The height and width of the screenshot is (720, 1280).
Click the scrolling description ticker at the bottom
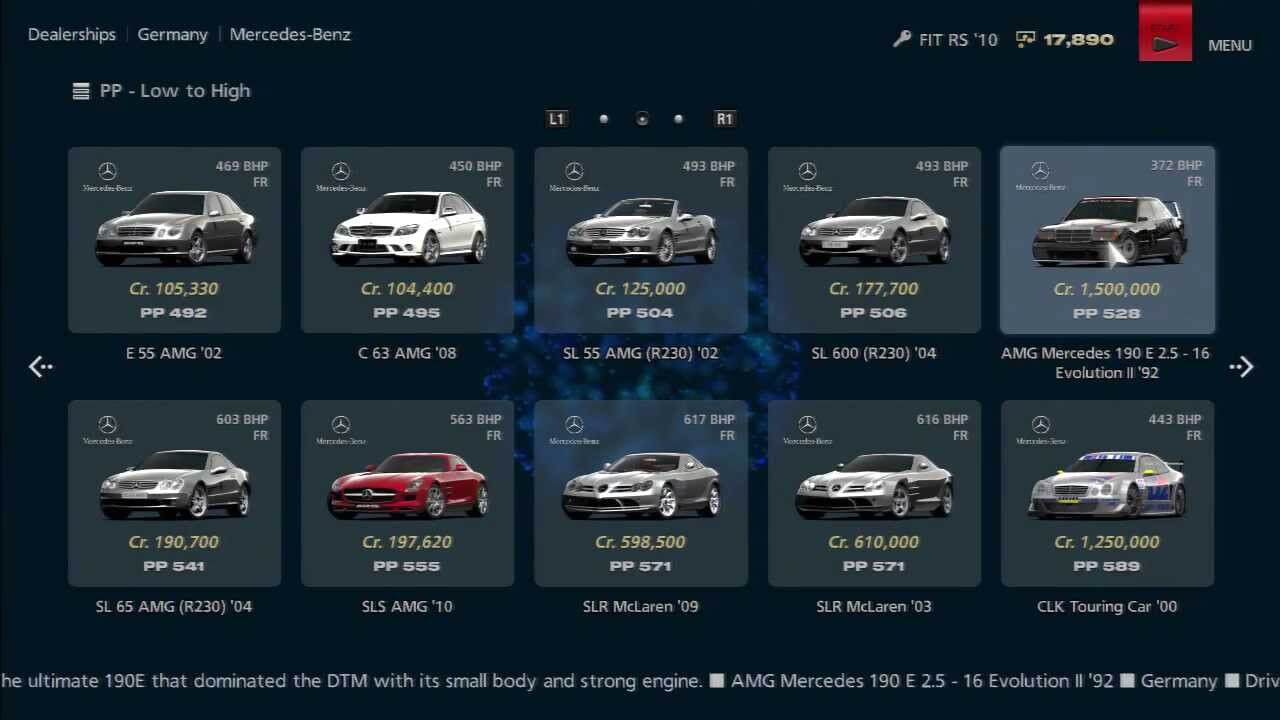pos(640,681)
